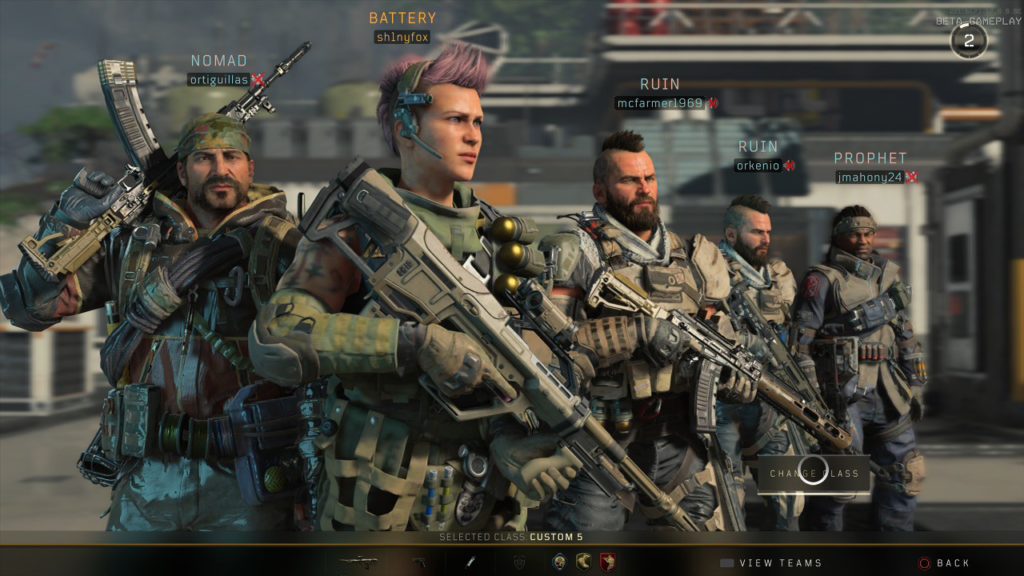Toggle the speaker icon beside mcfarmer1969
Screen dimensions: 1024x576
[713, 102]
